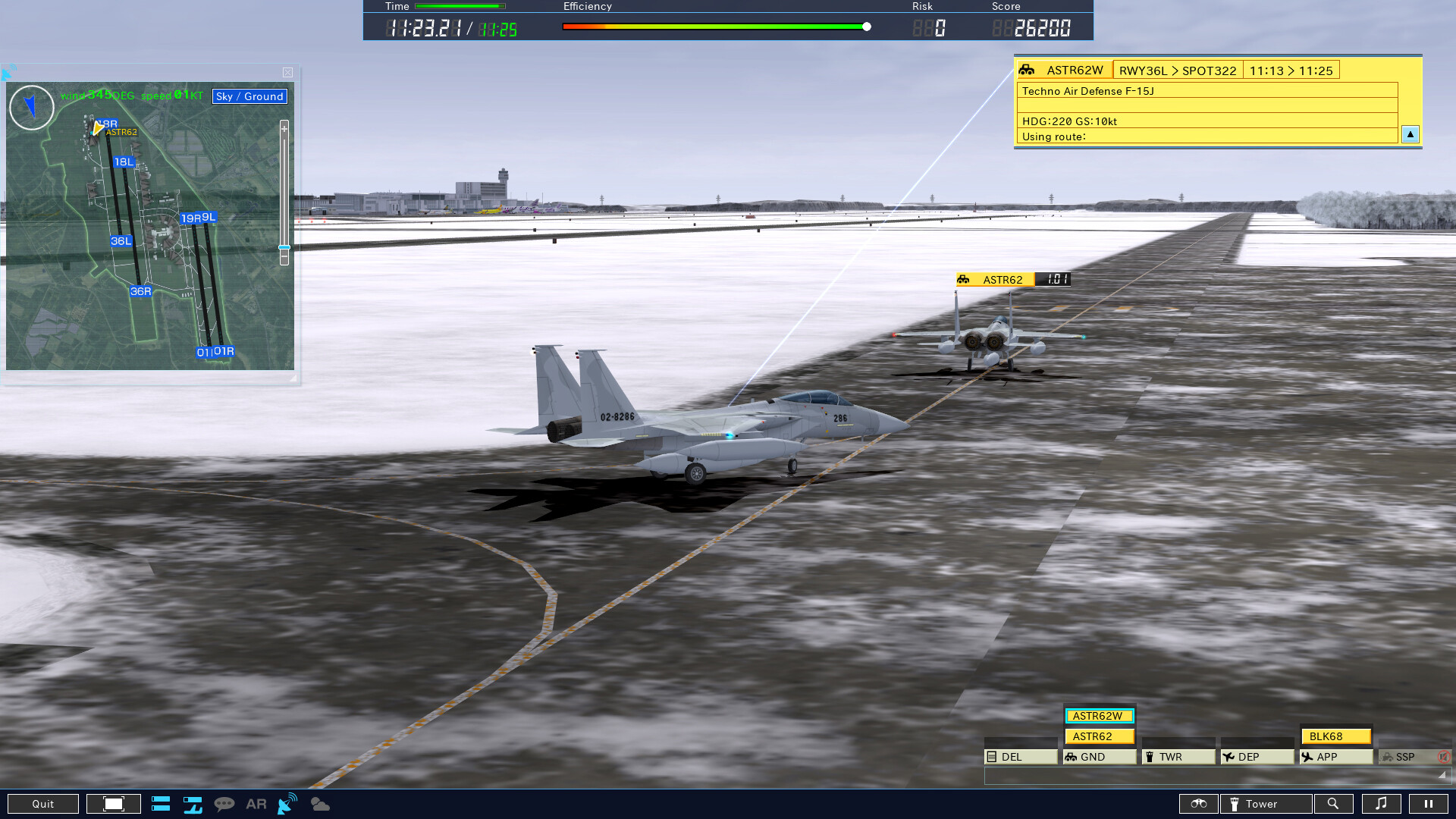Adjust the minimap zoom slider
The height and width of the screenshot is (819, 1456).
(284, 247)
